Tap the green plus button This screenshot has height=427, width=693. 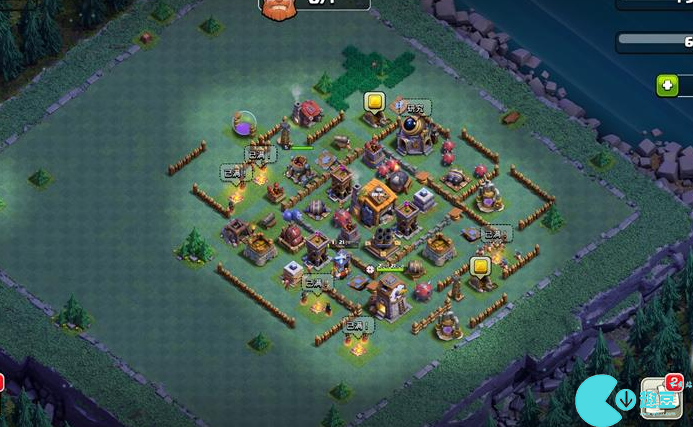[x=667, y=85]
